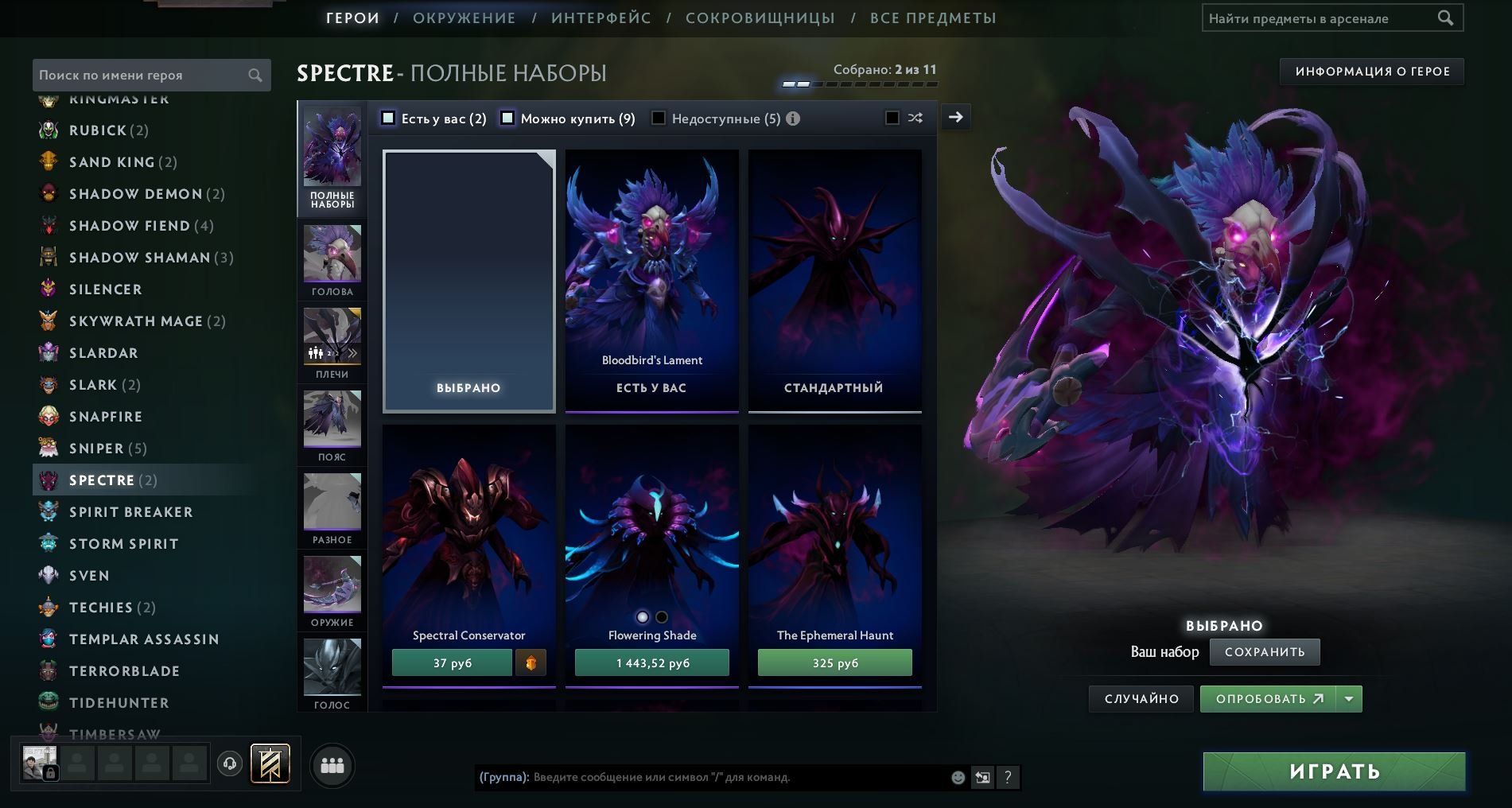
Task: Buy The Ephemeral Haunt for 325 руб
Action: [x=834, y=663]
